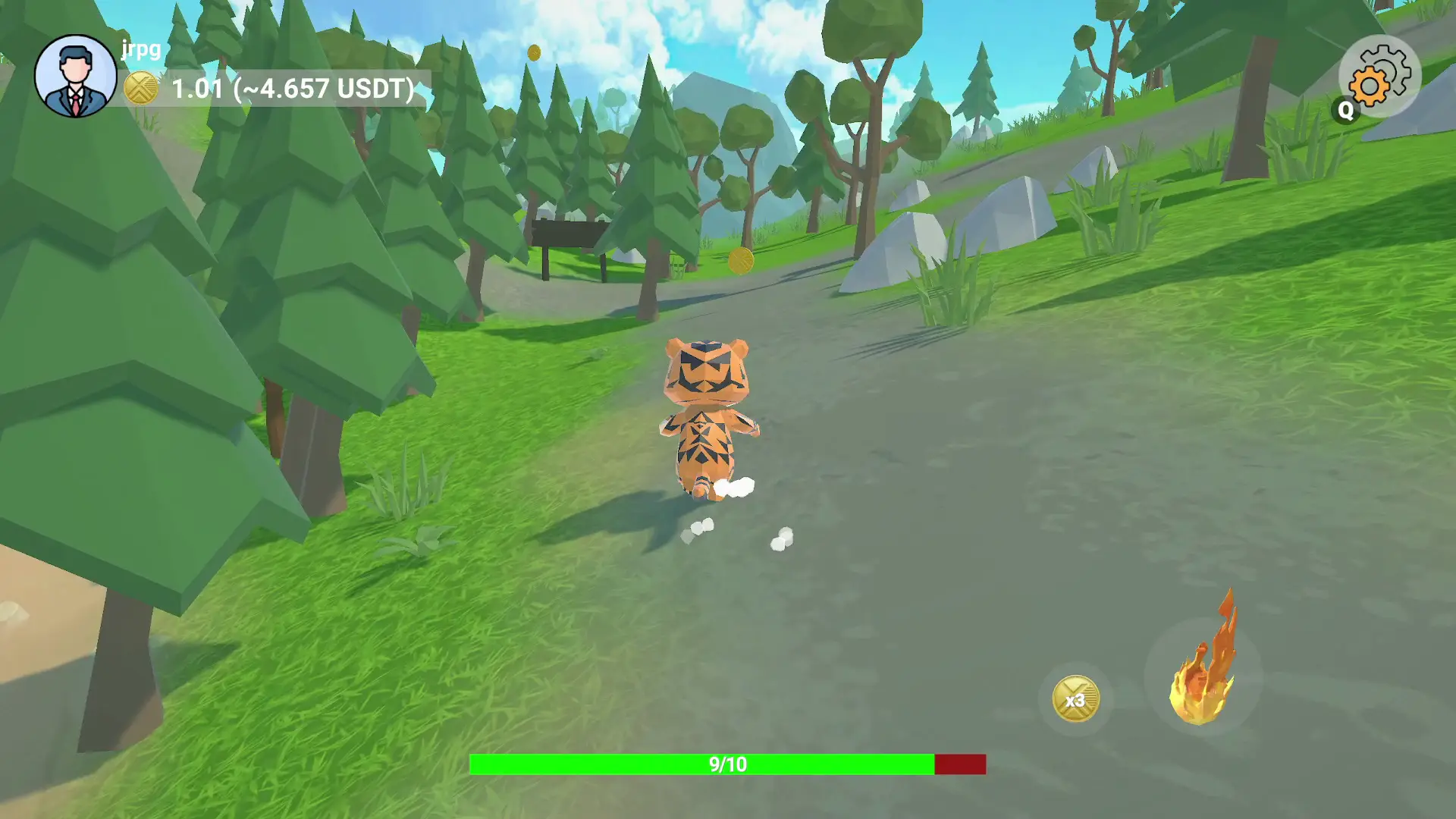Select the coin icon beside the balance
The image size is (1456, 819).
[x=140, y=89]
